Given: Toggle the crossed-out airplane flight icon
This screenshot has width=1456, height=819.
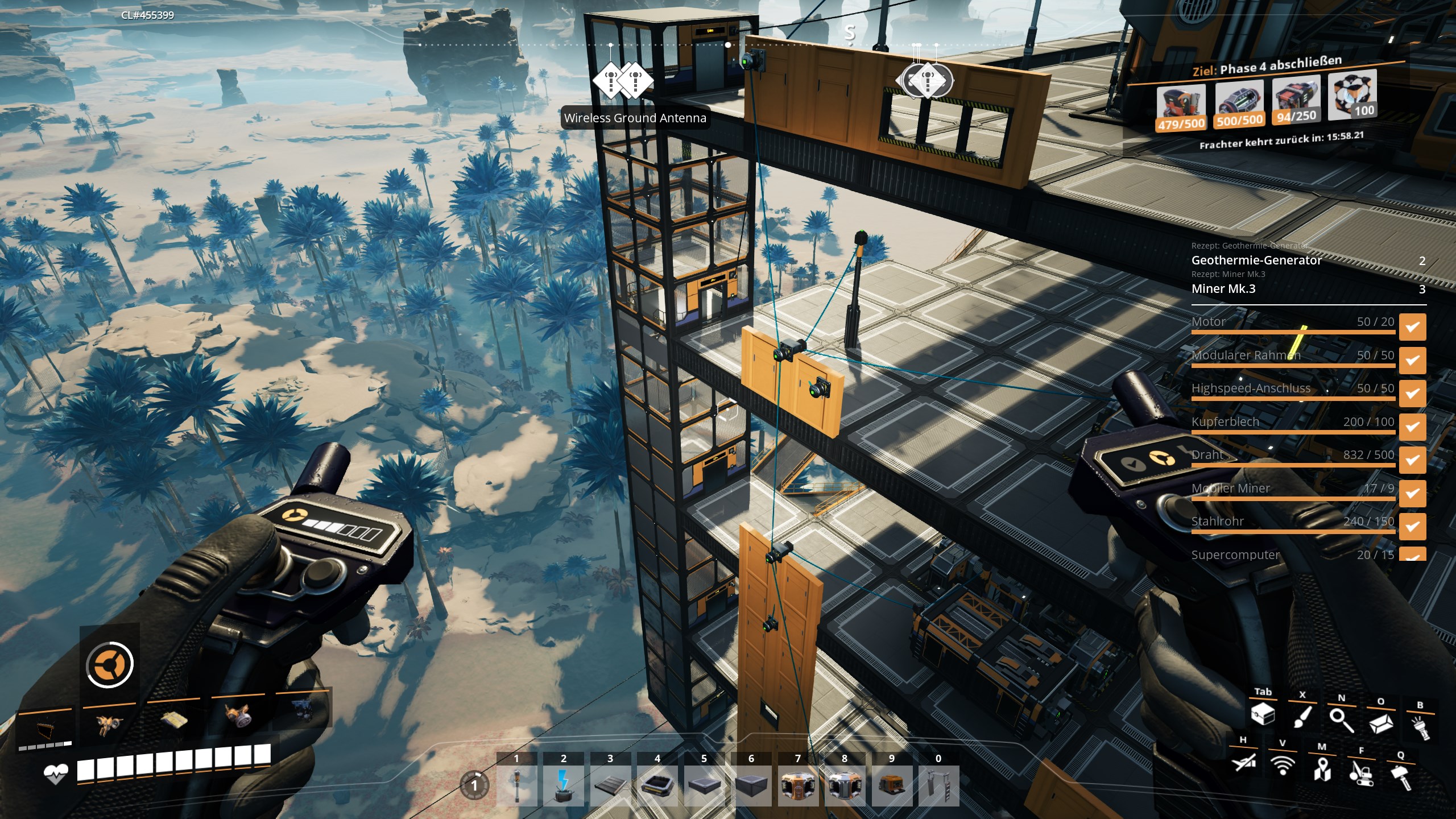Looking at the screenshot, I should click(1243, 762).
